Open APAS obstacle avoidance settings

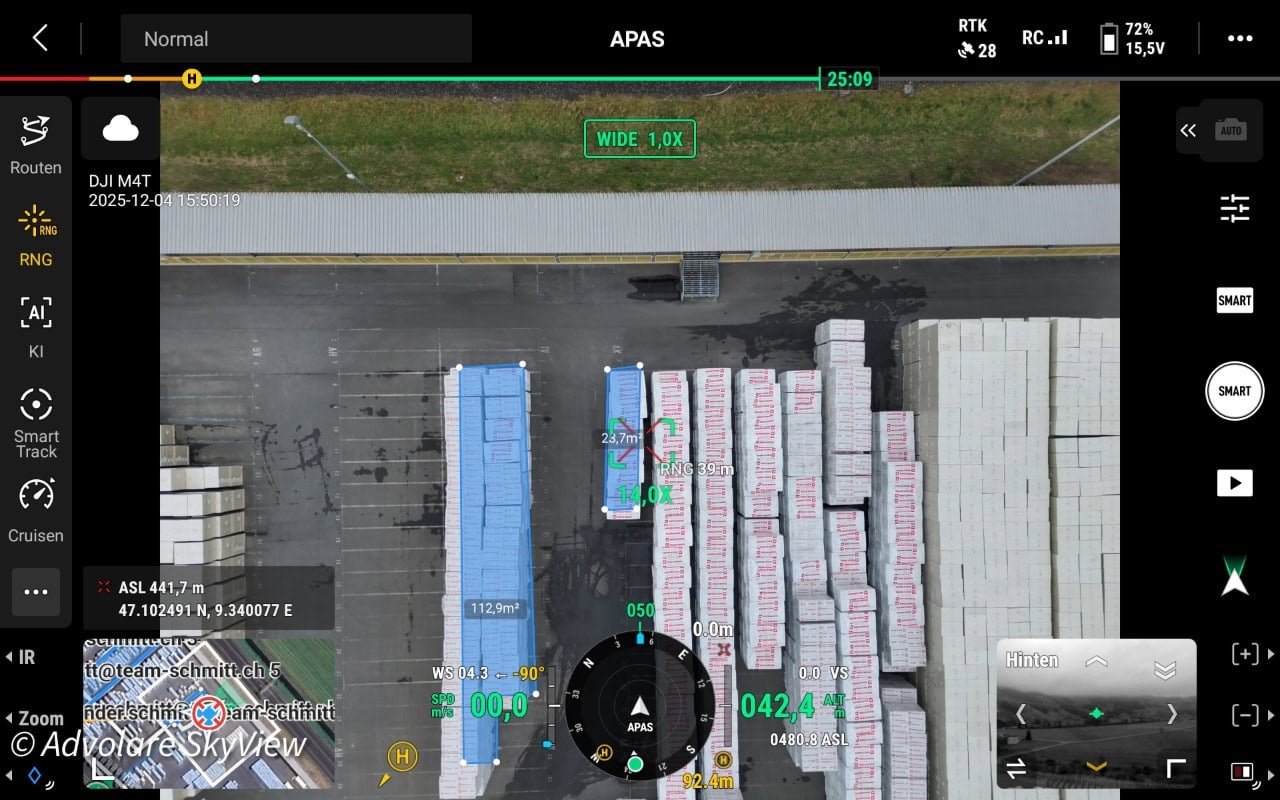coord(640,39)
